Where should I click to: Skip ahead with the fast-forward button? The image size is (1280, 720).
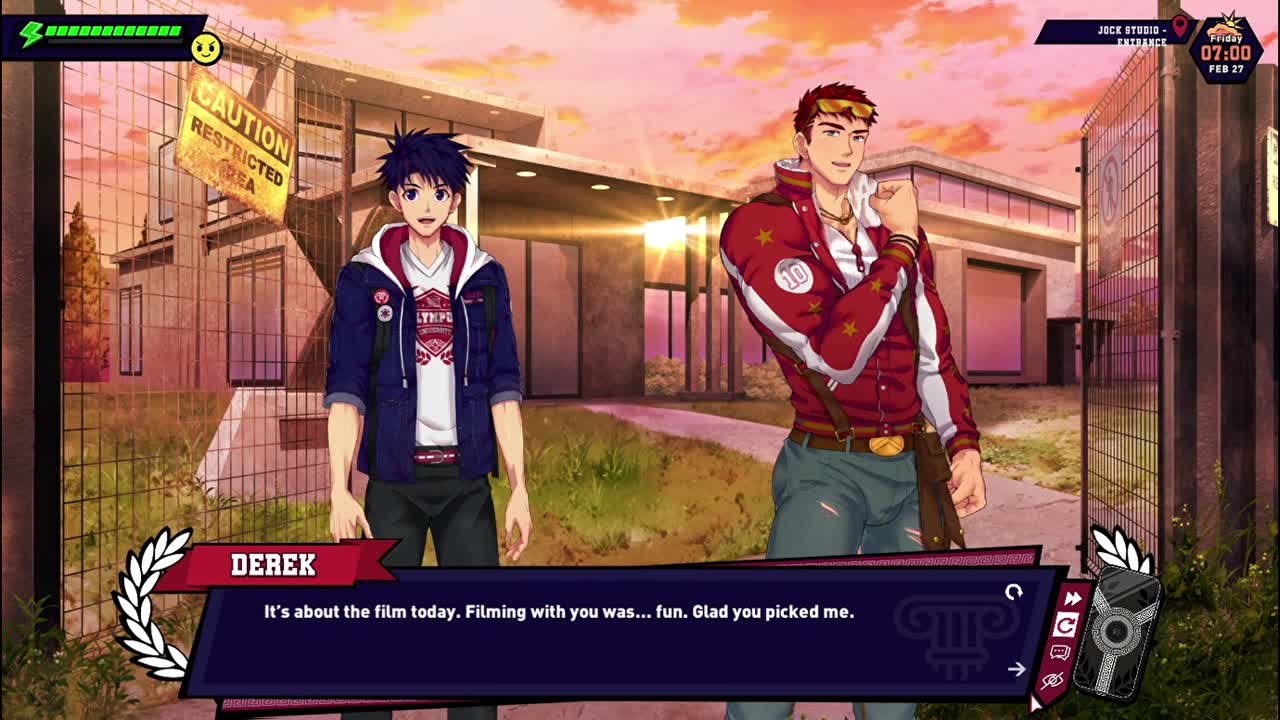[1072, 599]
